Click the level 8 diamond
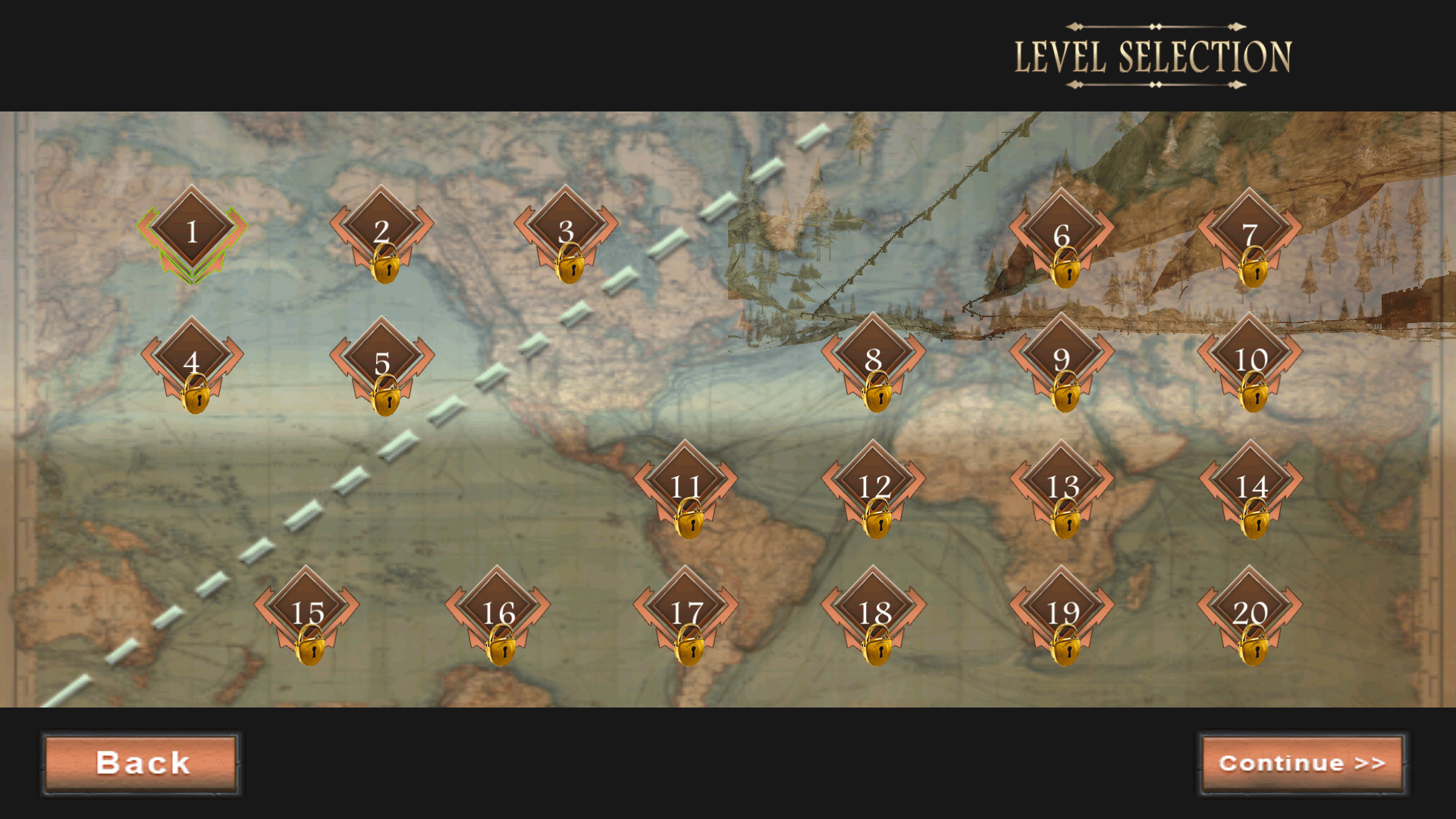The image size is (1456, 819). [874, 359]
